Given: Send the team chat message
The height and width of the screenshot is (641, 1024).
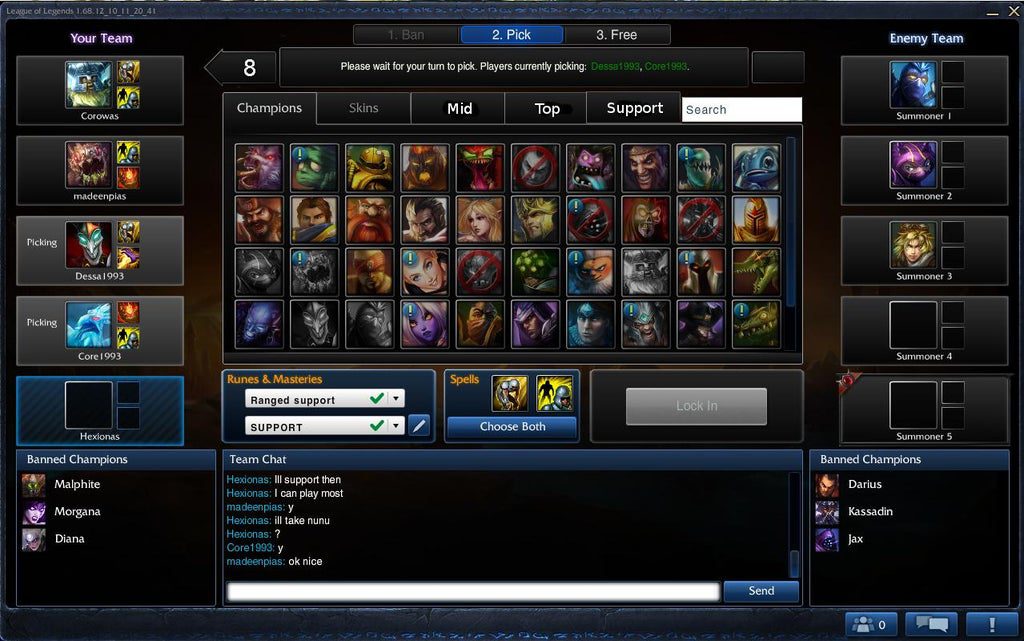Looking at the screenshot, I should point(761,591).
